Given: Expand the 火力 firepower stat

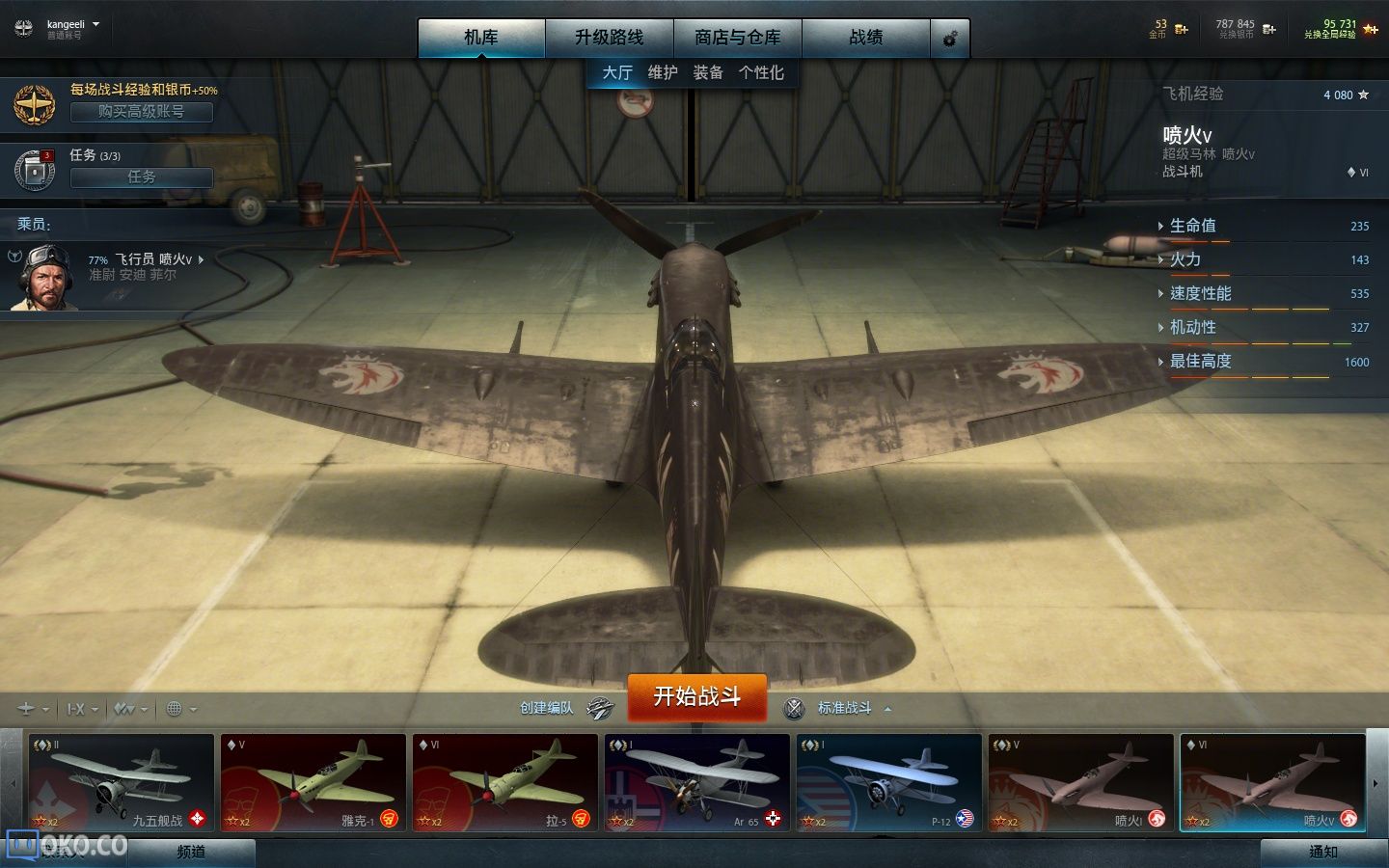Looking at the screenshot, I should coord(1185,259).
